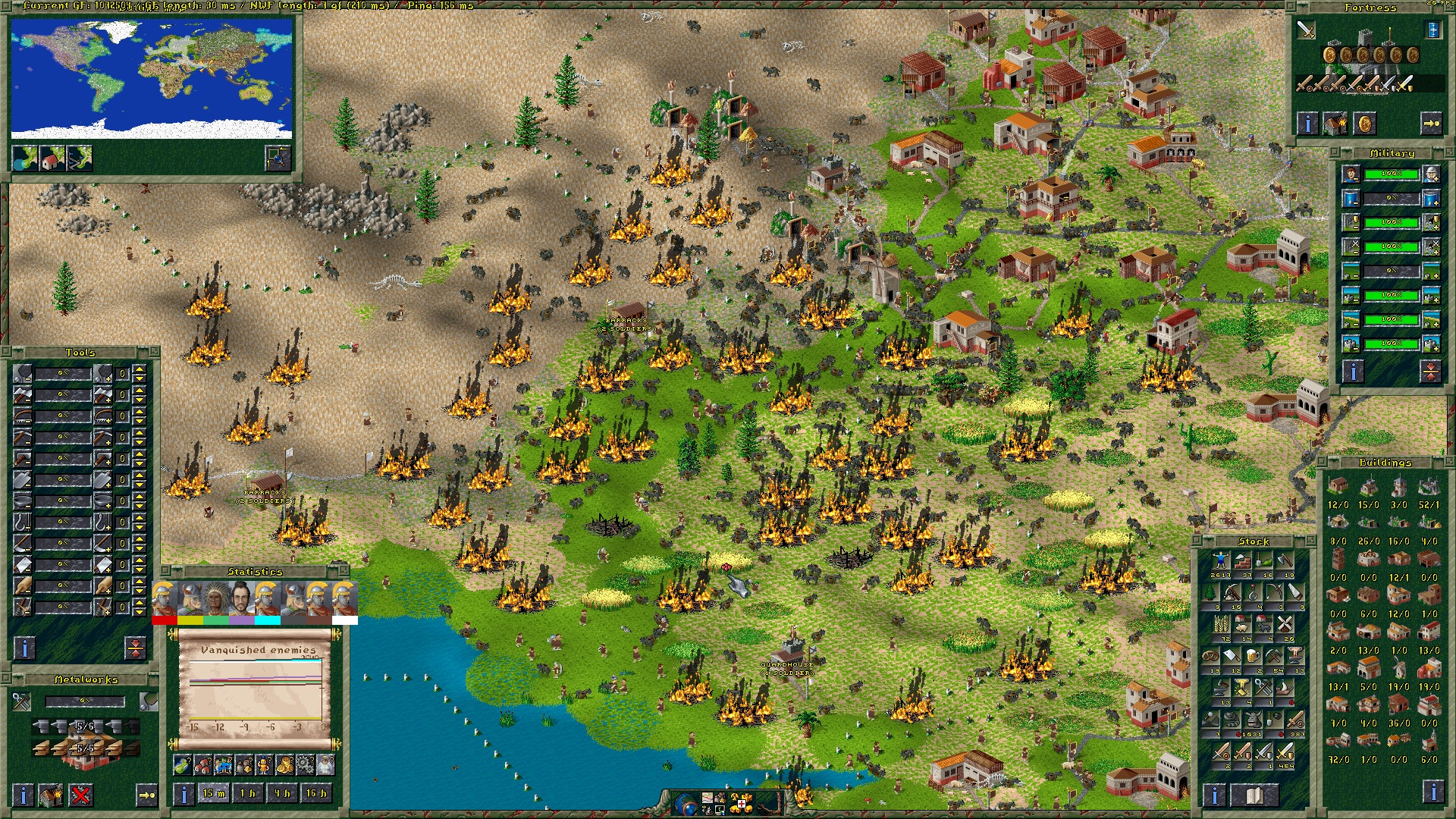Open the Fortress window info button
Screen dimensions: 1456x819
1307,124
